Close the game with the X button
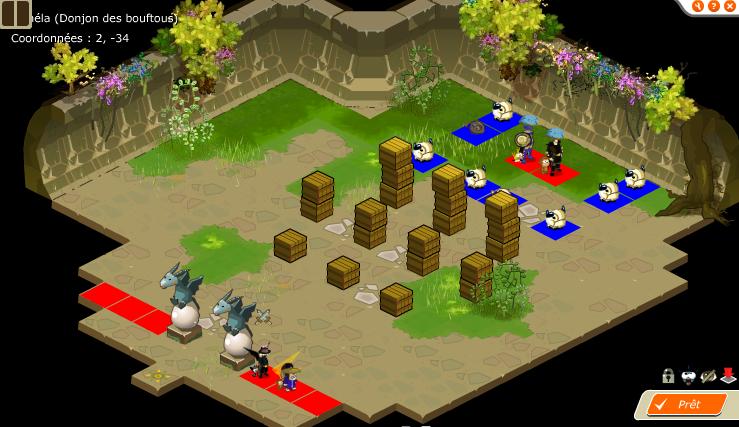Screen dimensions: 739x427 [729, 6]
